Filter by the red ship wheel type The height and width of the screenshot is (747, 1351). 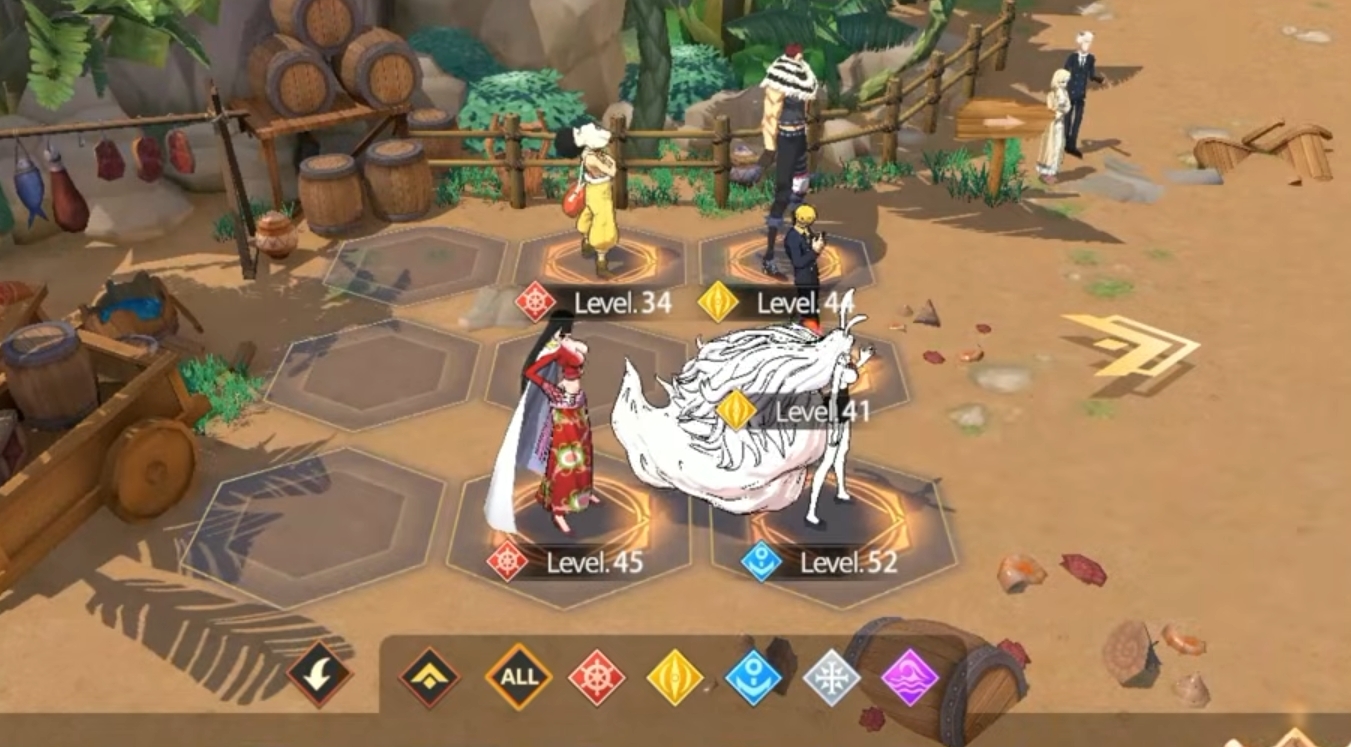[597, 677]
